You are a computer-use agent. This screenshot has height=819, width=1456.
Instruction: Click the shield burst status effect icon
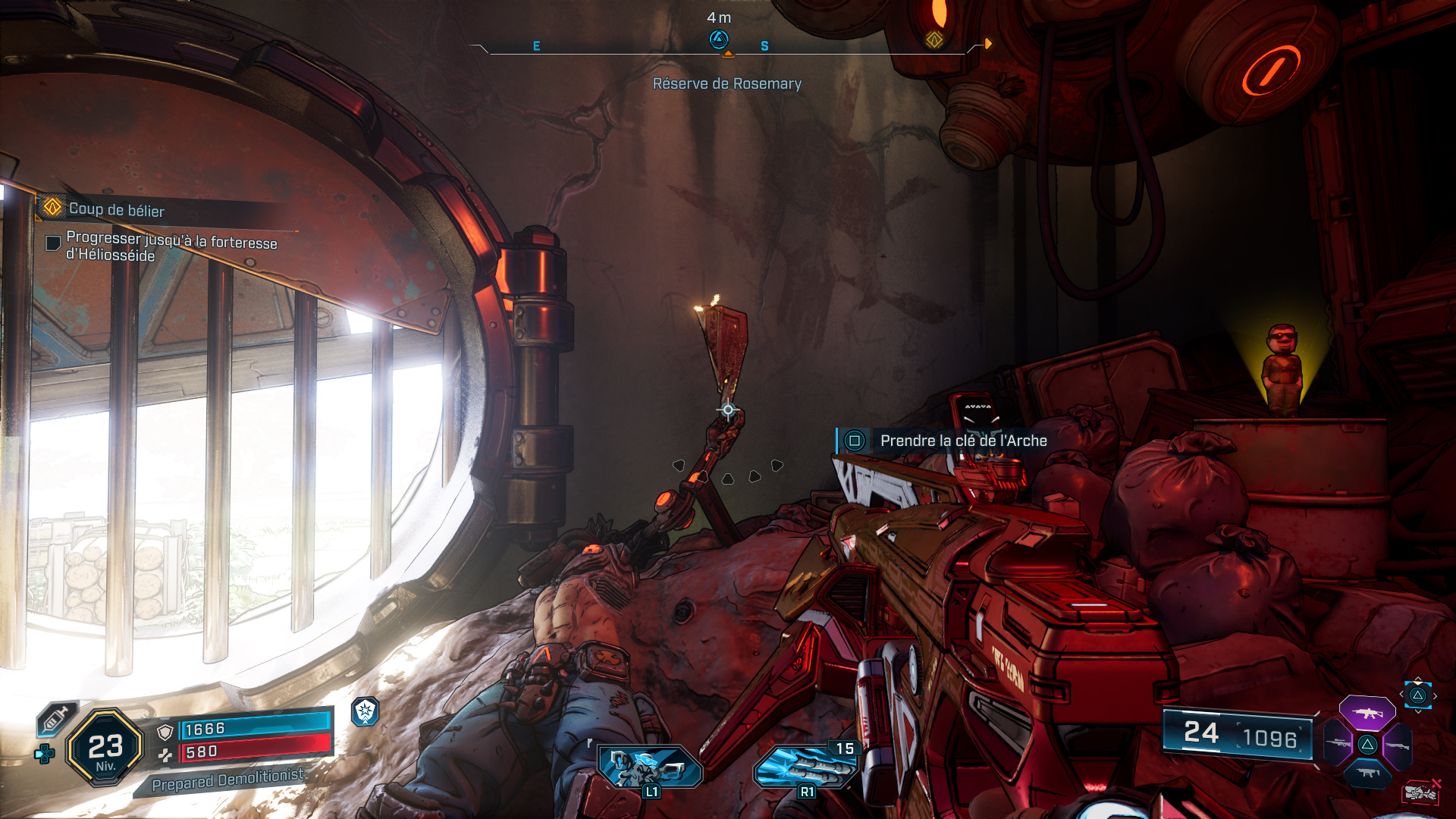pyautogui.click(x=366, y=711)
